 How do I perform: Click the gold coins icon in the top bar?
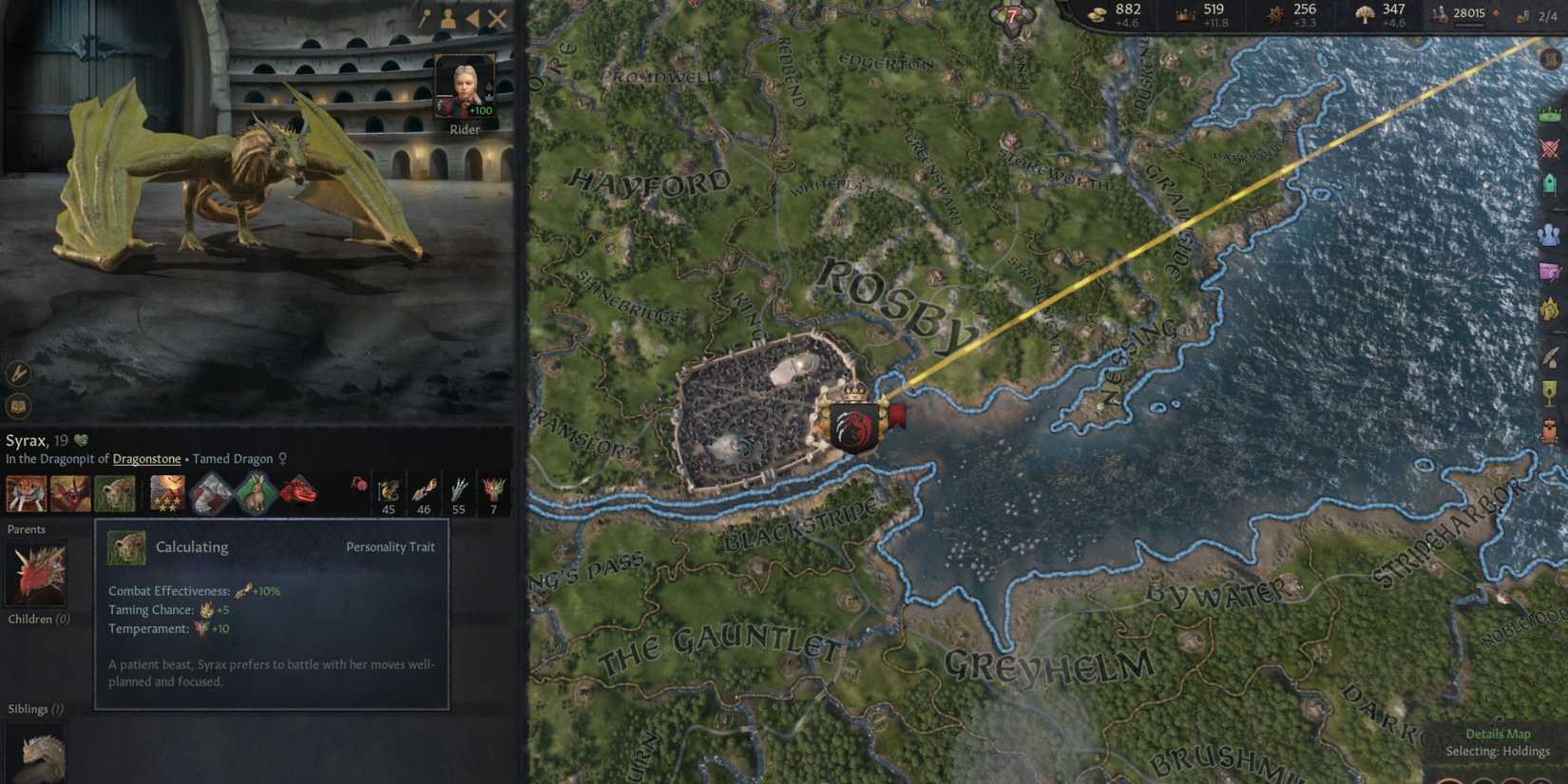tap(1098, 12)
